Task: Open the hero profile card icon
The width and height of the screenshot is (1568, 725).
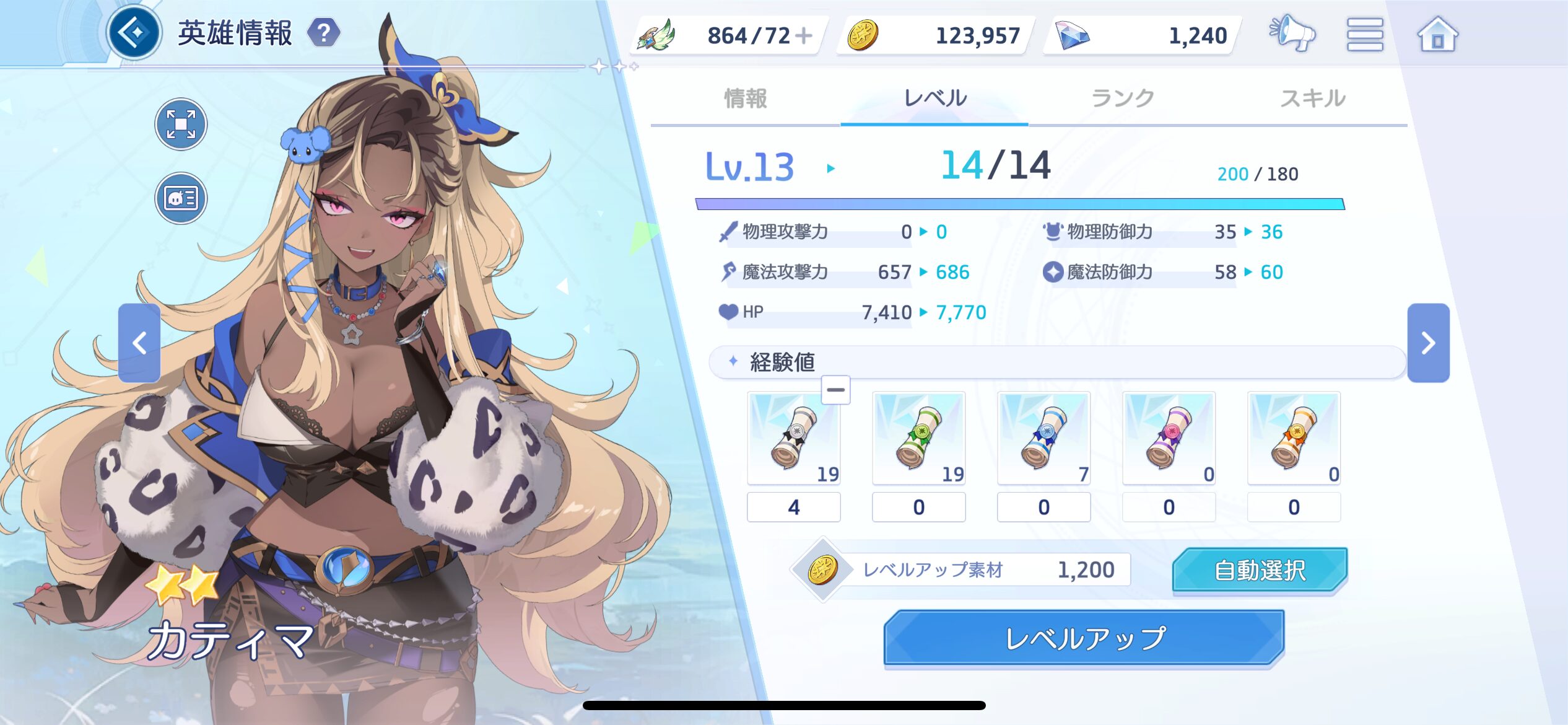Action: [x=181, y=198]
